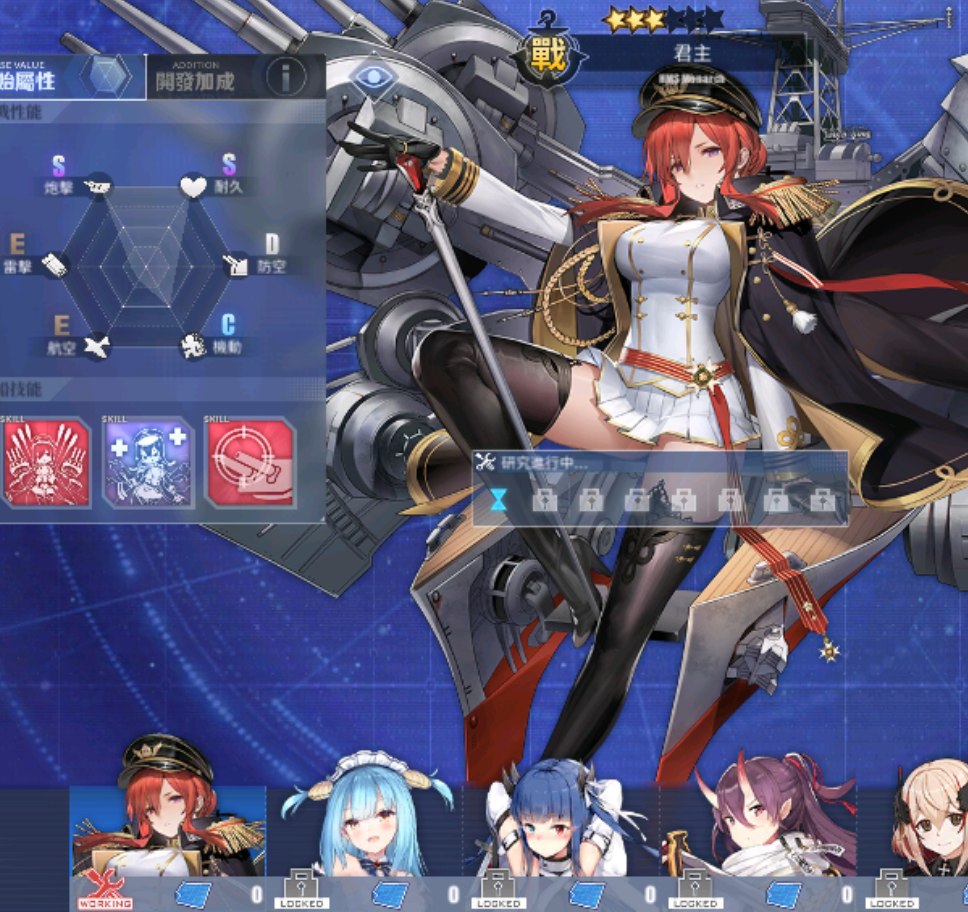Select the purple-haired horned ship thumbnail
This screenshot has height=912, width=968.
(760, 830)
